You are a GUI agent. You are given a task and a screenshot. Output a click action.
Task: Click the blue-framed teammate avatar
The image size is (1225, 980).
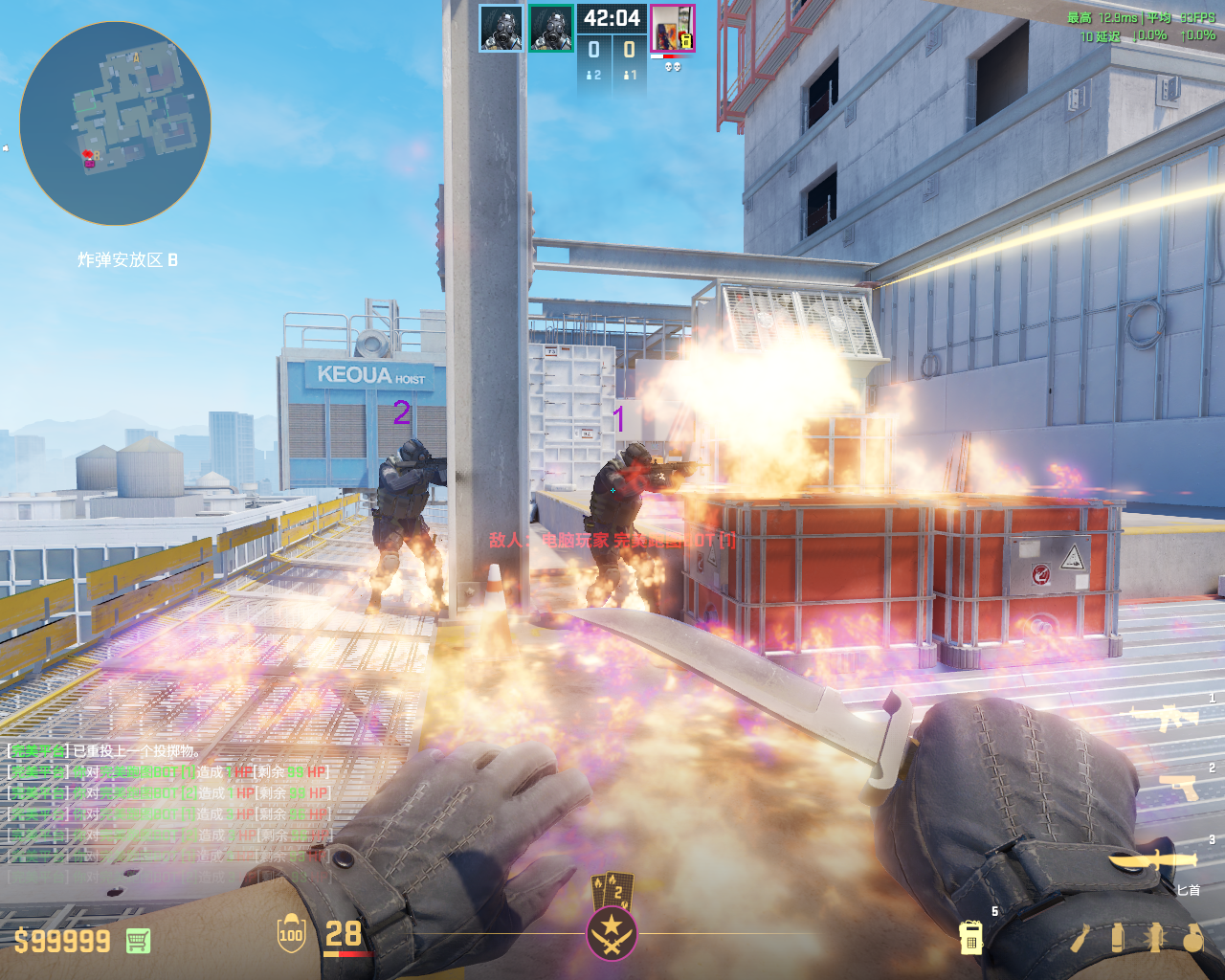(x=501, y=28)
